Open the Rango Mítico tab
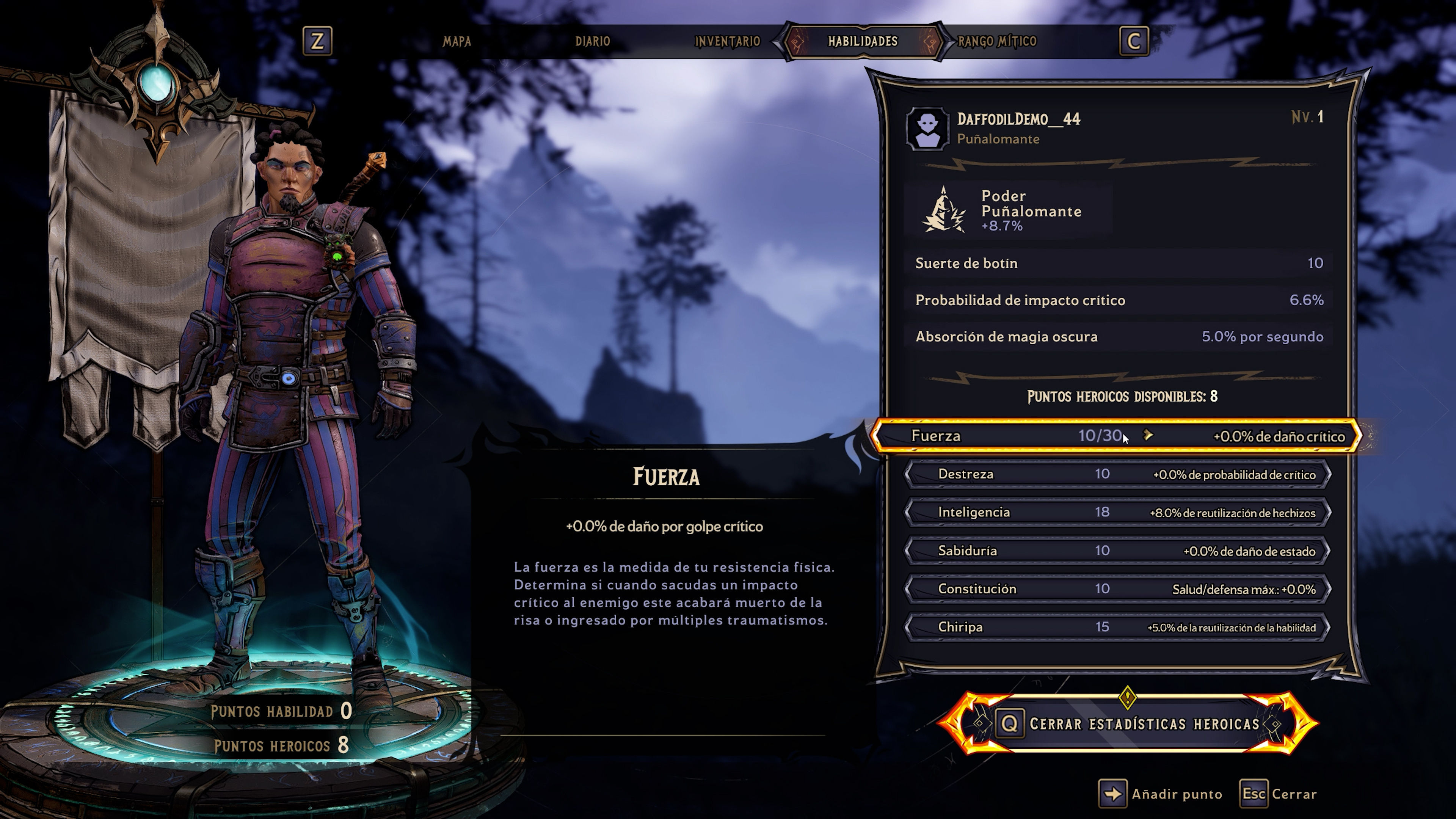The width and height of the screenshot is (1456, 819). (x=997, y=41)
